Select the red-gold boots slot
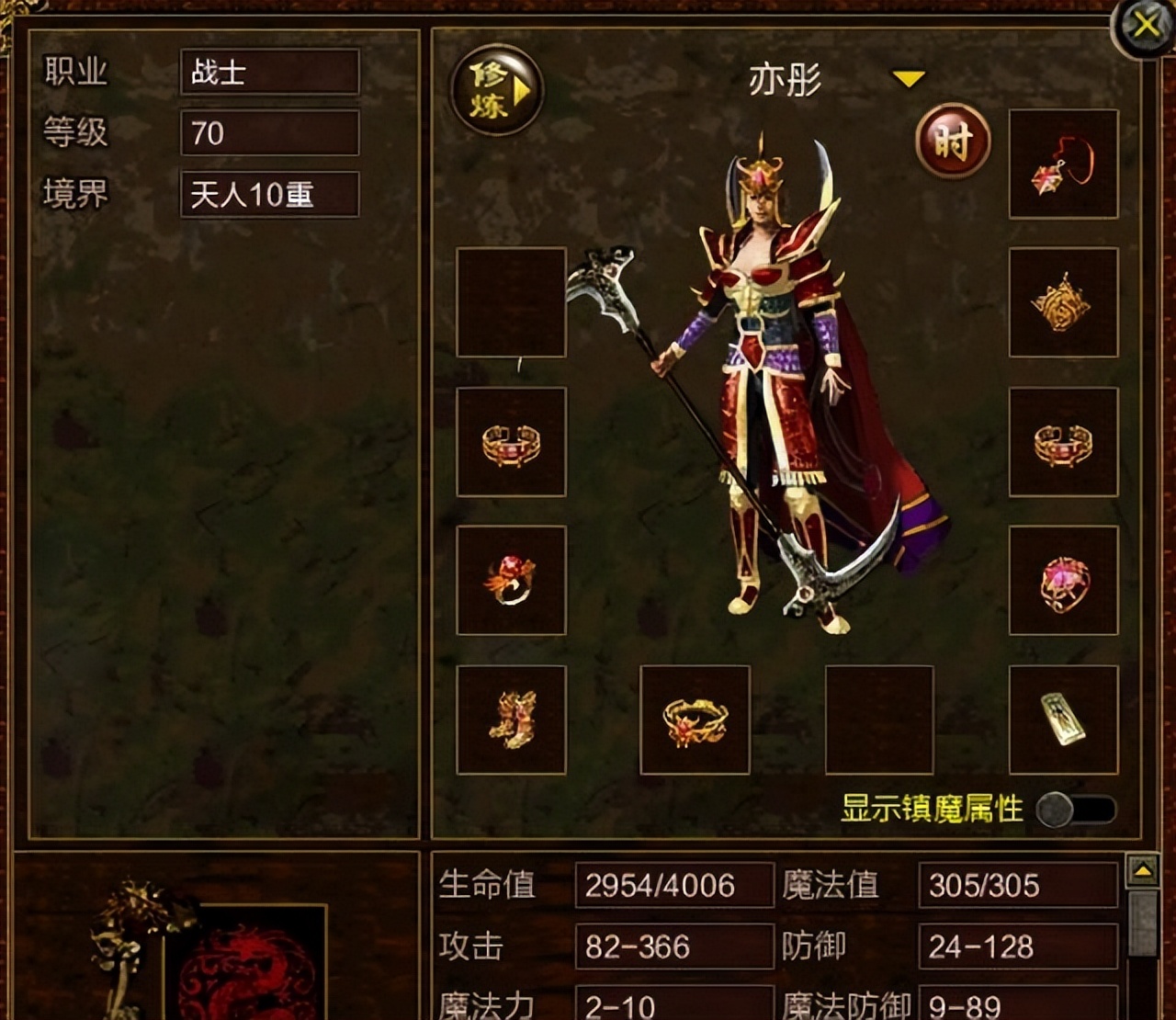Viewport: 1176px width, 1020px height. pos(511,720)
